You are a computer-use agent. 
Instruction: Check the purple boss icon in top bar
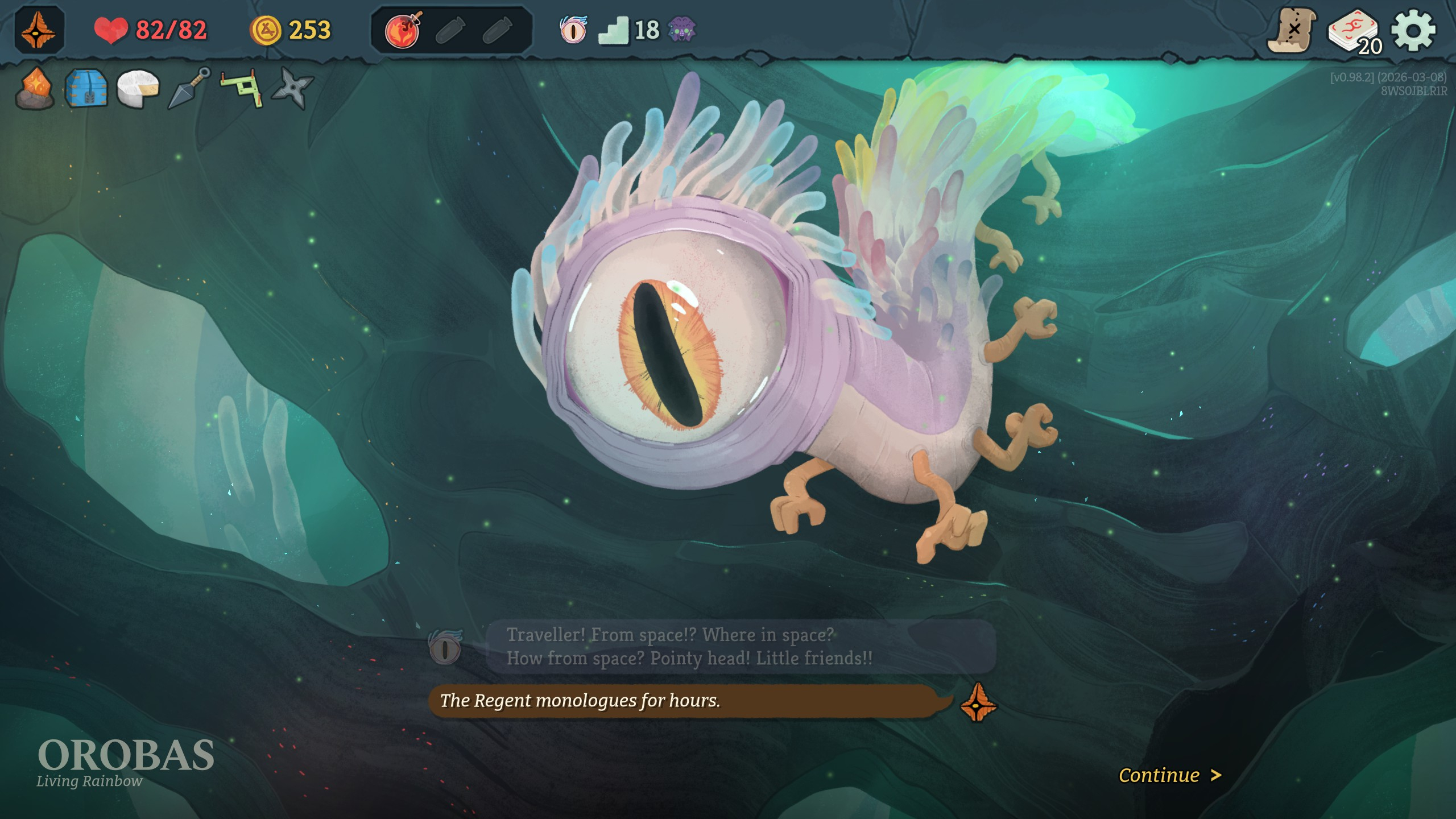(x=681, y=30)
